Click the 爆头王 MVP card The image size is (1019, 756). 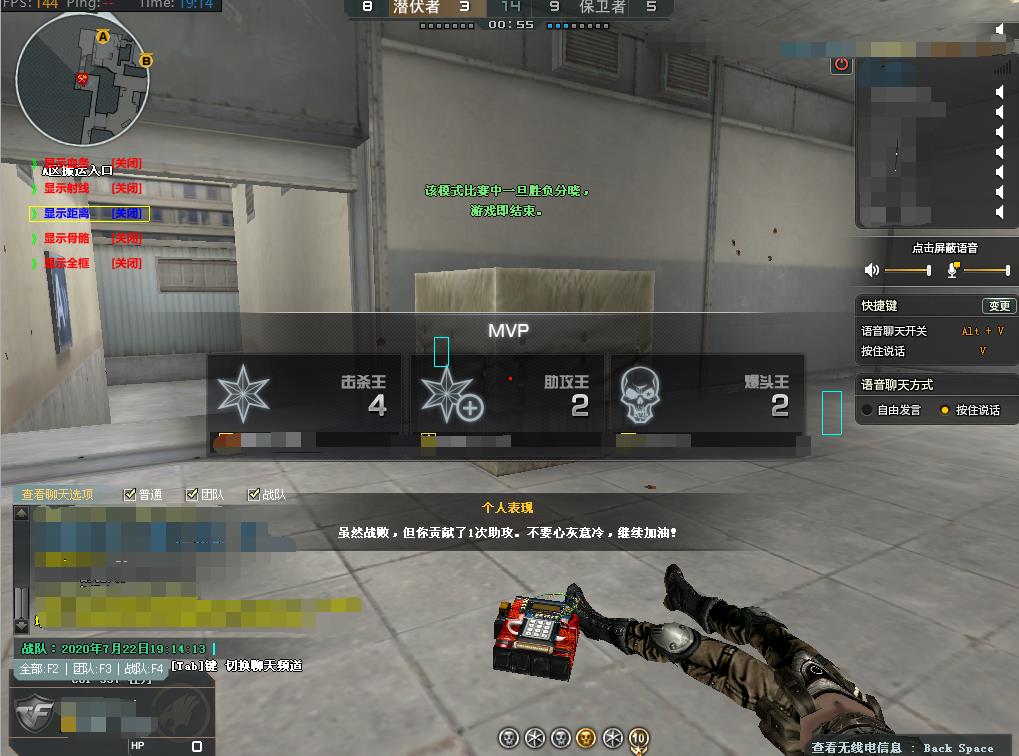point(707,396)
